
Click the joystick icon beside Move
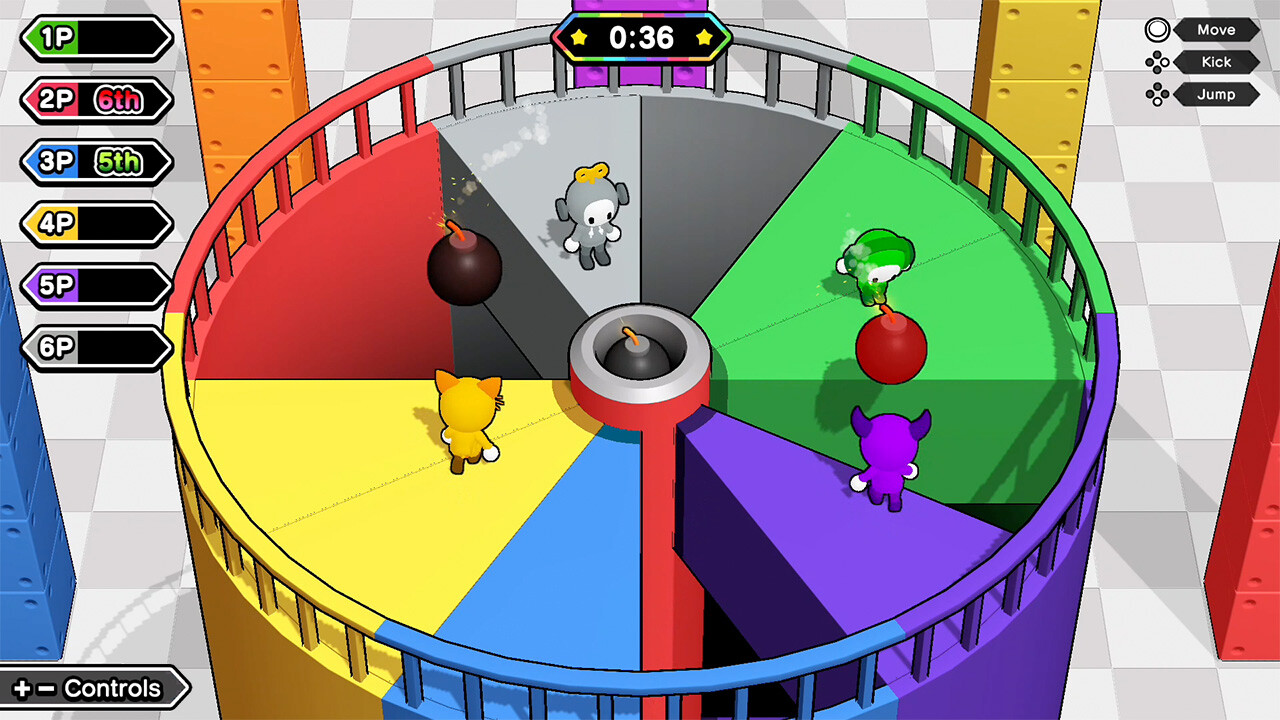1156,30
